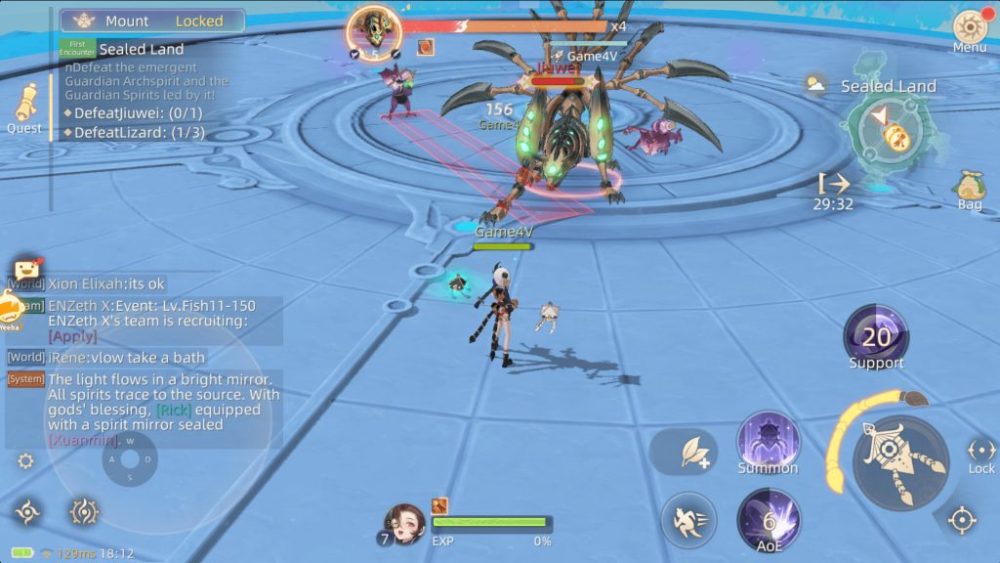Toggle the target Lock button
The height and width of the screenshot is (563, 1000).
coord(981,454)
